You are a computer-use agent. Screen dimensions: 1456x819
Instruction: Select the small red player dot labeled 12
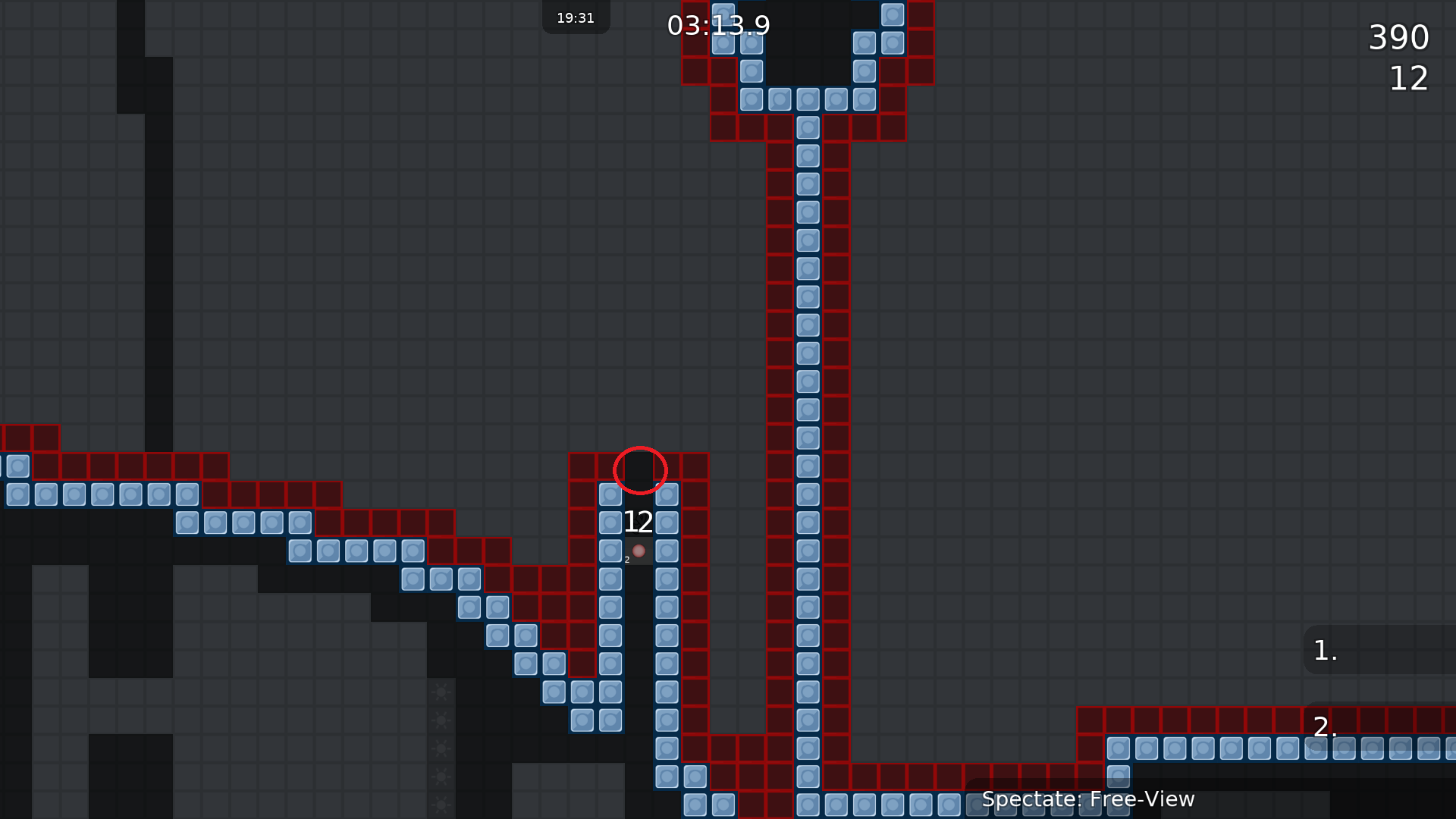pos(638,551)
